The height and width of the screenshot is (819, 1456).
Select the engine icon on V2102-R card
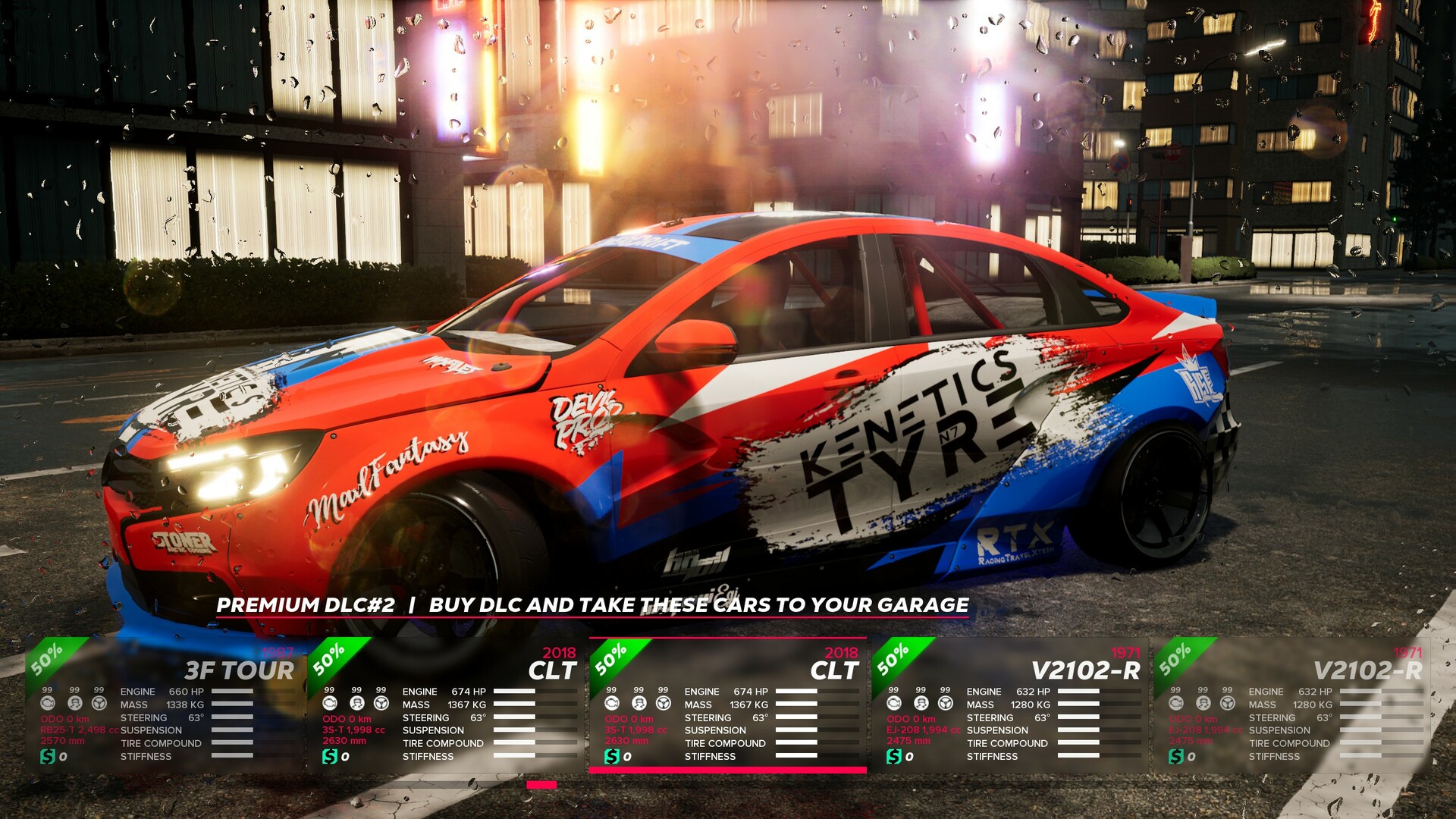coord(894,704)
